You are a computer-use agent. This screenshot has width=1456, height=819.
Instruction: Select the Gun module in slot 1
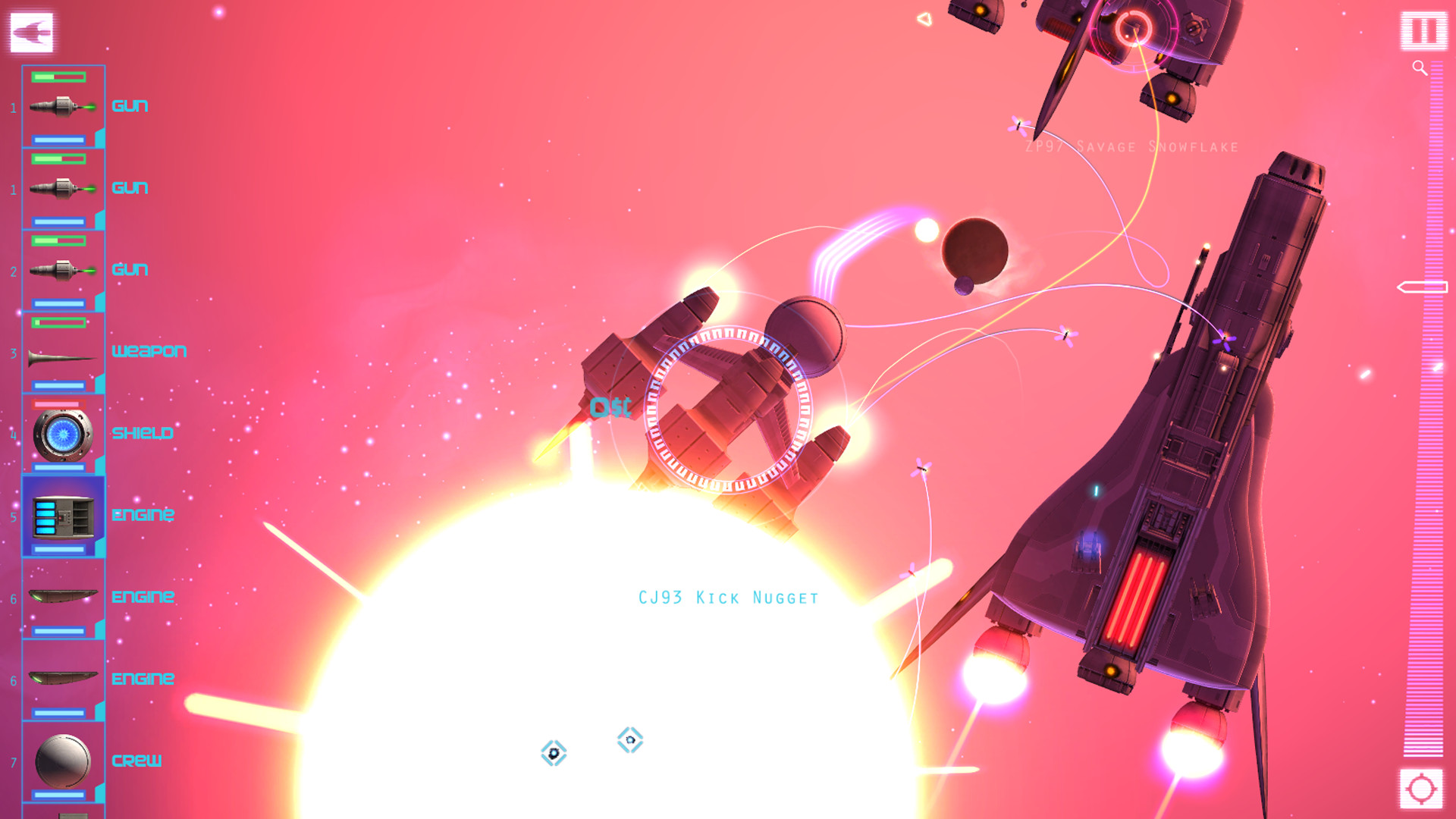pos(63,105)
